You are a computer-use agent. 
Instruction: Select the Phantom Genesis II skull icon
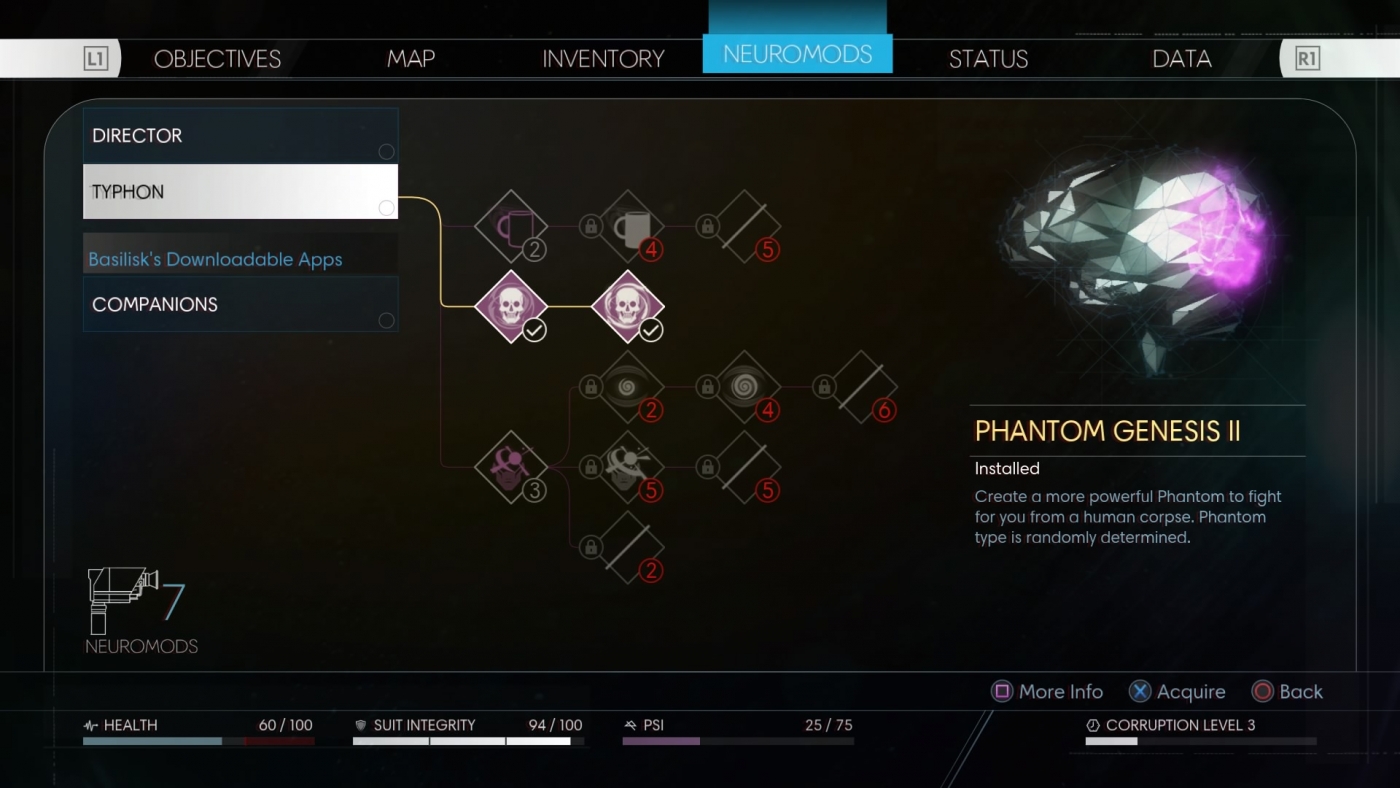click(x=628, y=305)
